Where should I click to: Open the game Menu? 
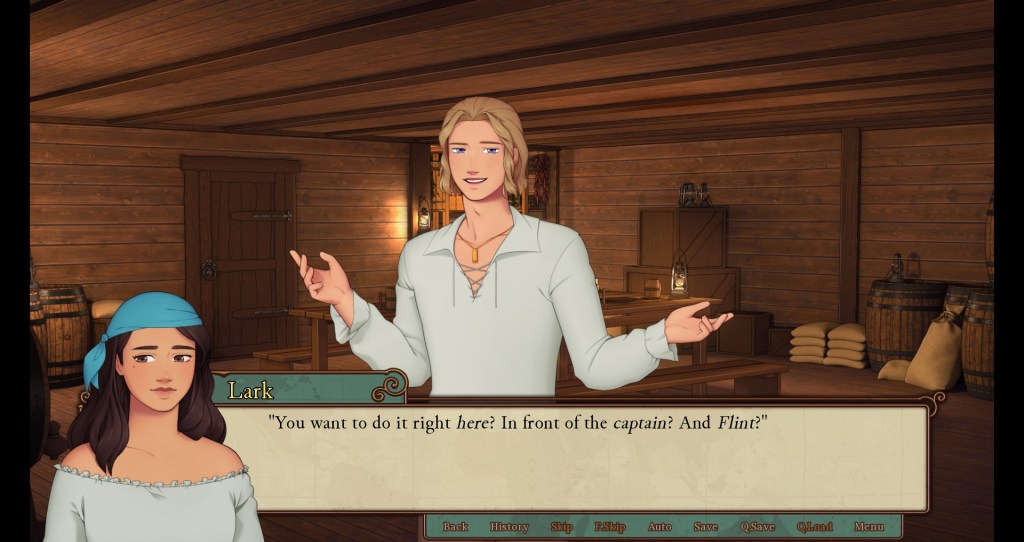coord(868,527)
